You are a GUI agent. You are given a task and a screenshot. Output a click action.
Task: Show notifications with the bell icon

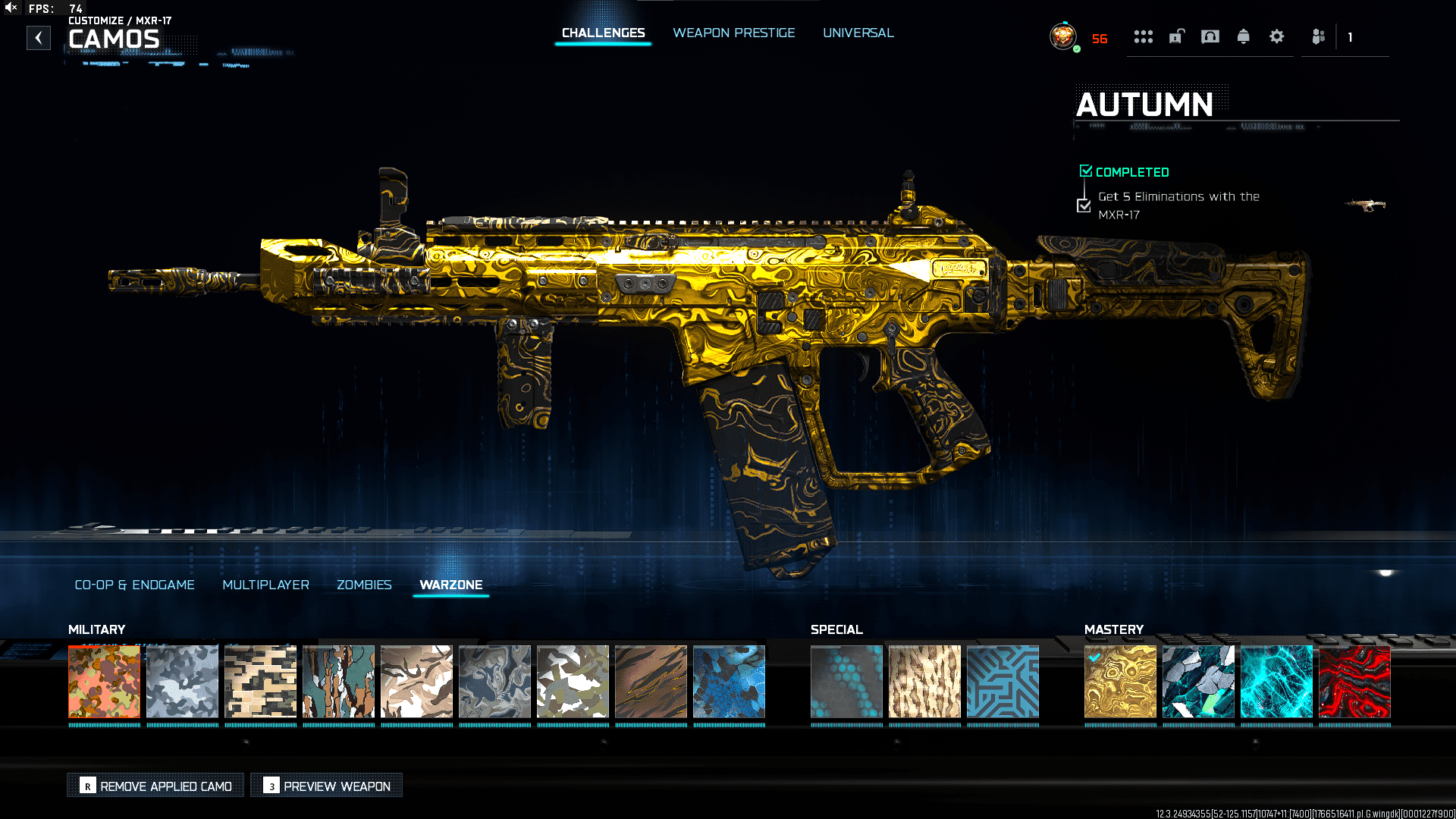coord(1243,36)
